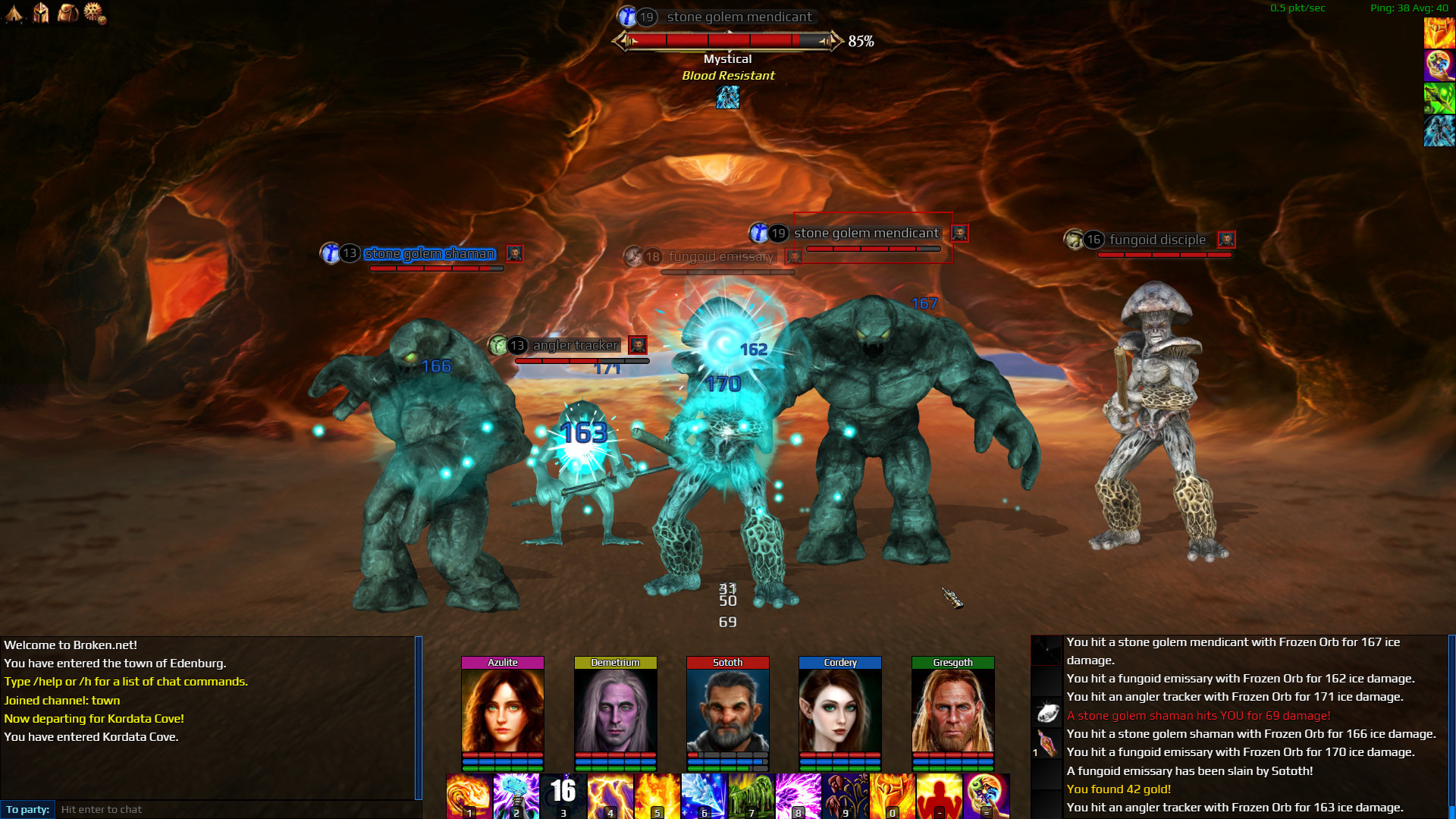Cast the ice shard skill in slot 6

[704, 795]
